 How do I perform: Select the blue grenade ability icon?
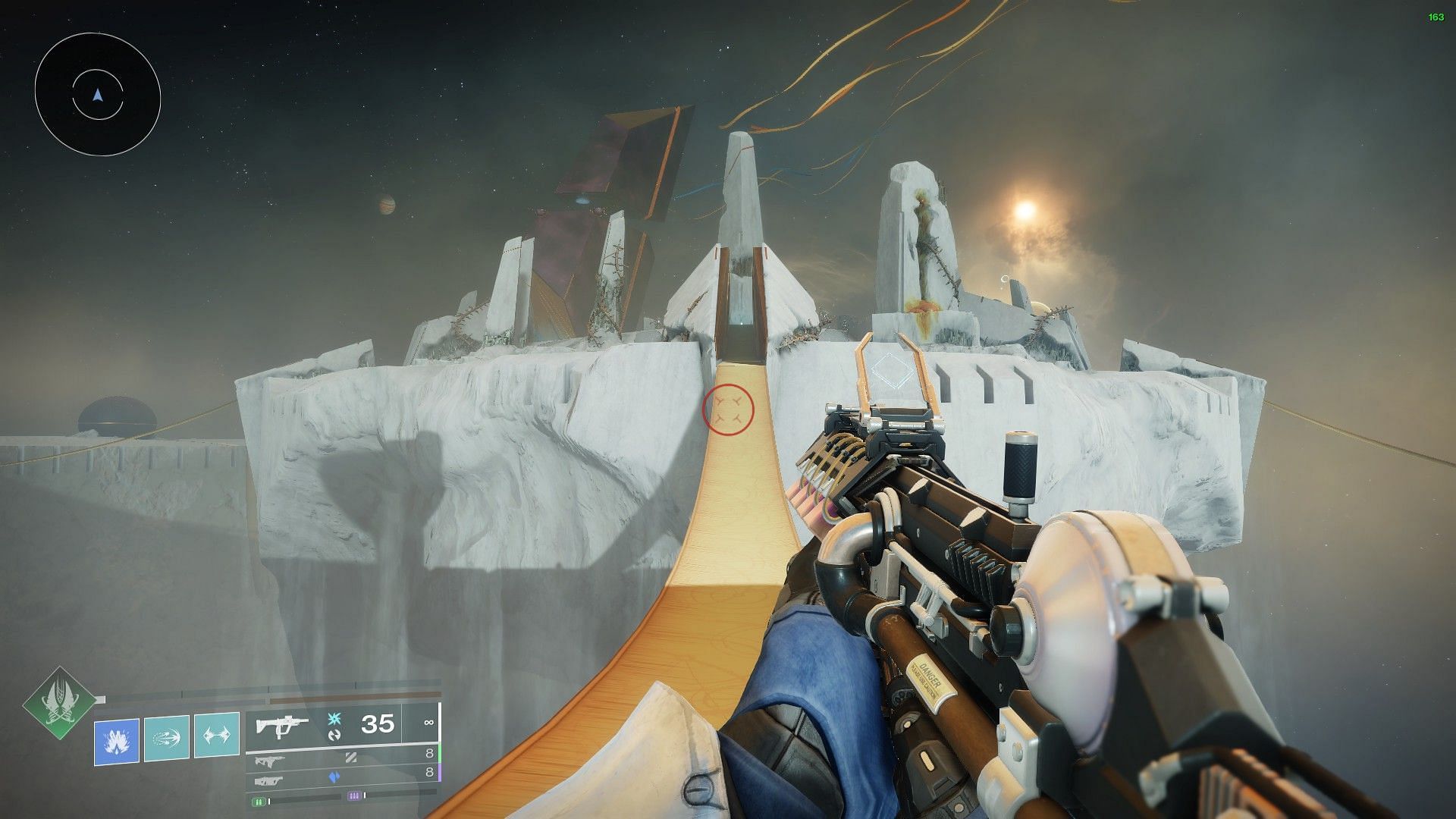pos(116,735)
